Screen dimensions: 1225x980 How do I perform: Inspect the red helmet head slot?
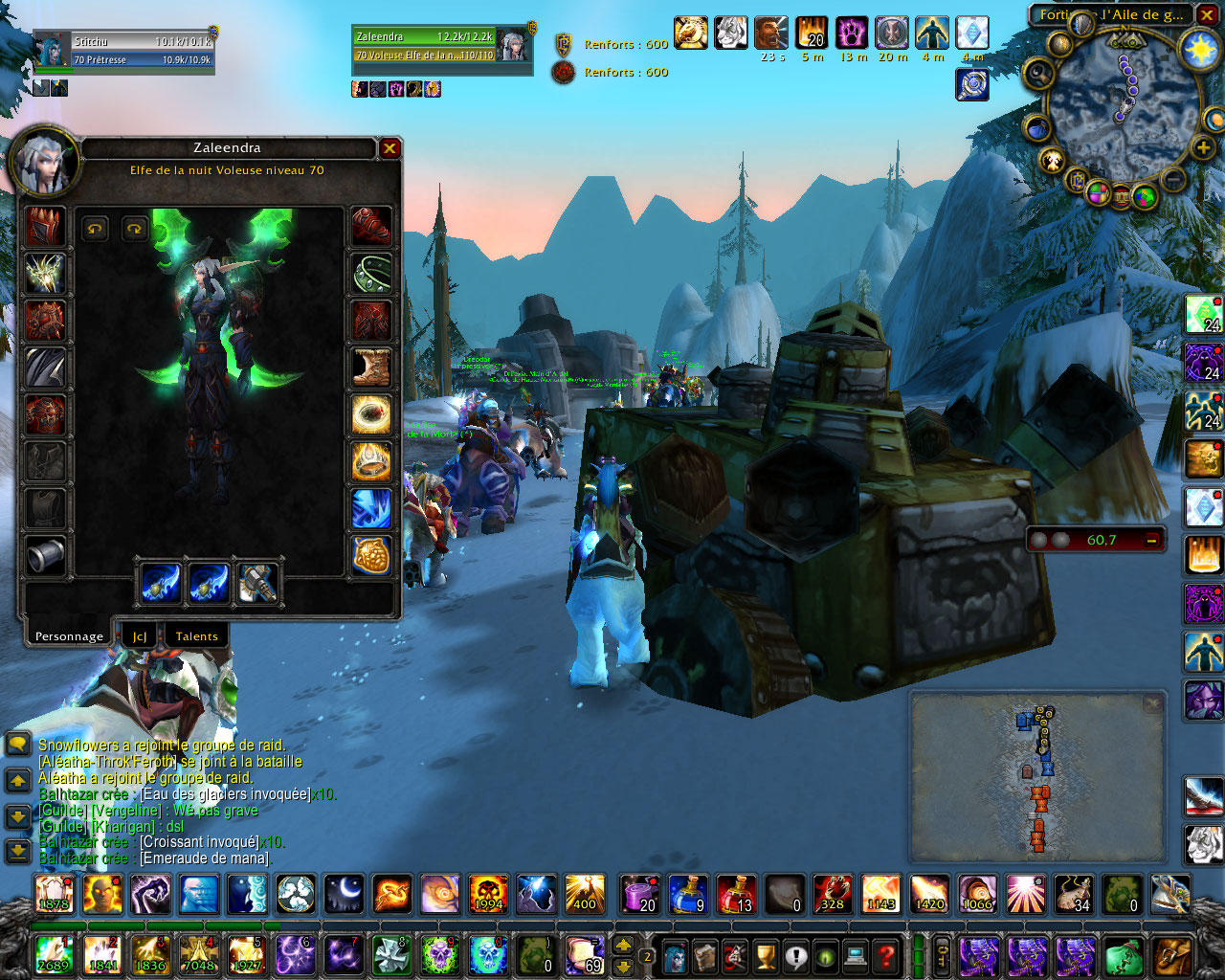pyautogui.click(x=45, y=227)
